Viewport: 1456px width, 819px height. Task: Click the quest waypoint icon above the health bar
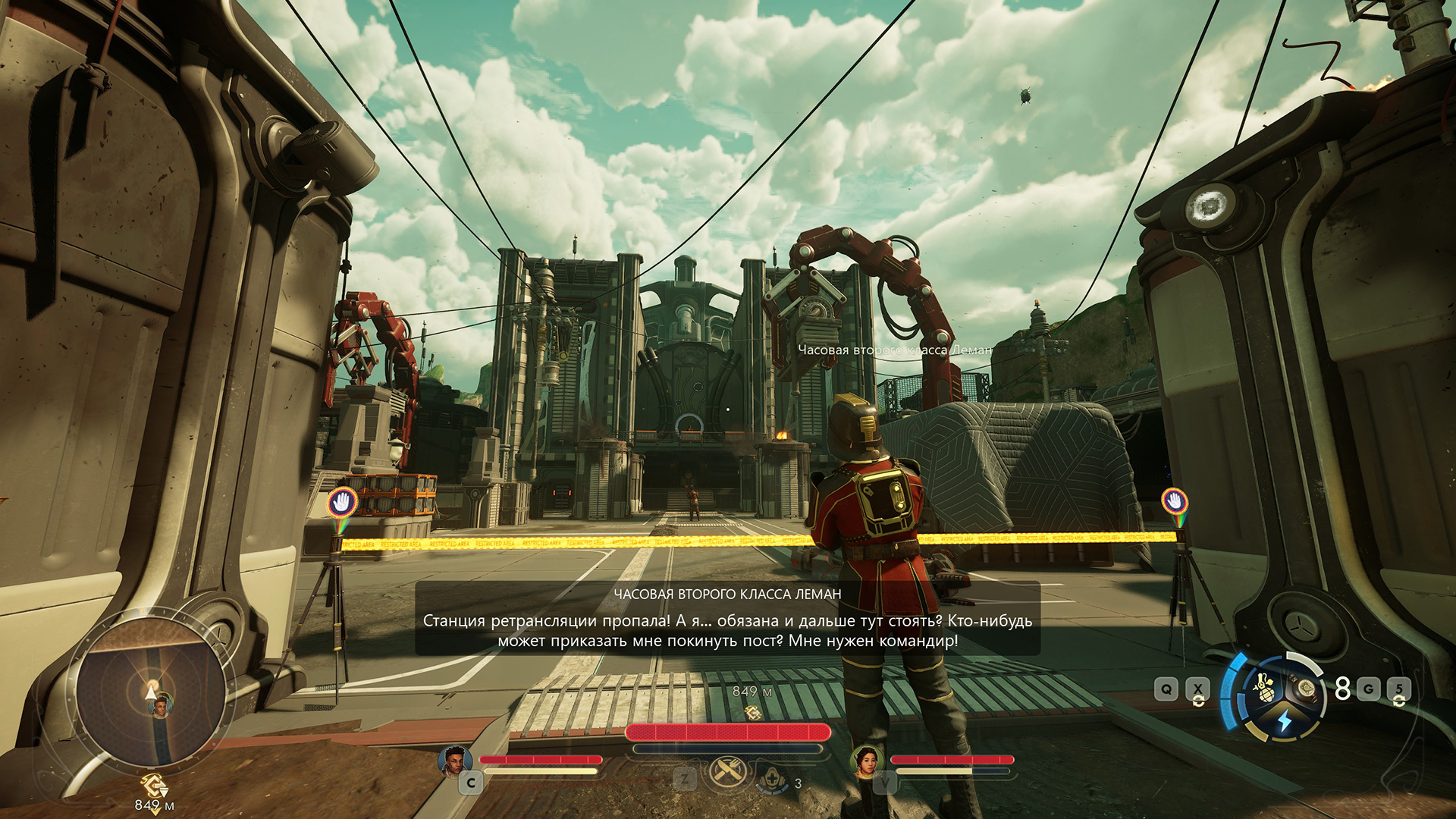pos(752,712)
